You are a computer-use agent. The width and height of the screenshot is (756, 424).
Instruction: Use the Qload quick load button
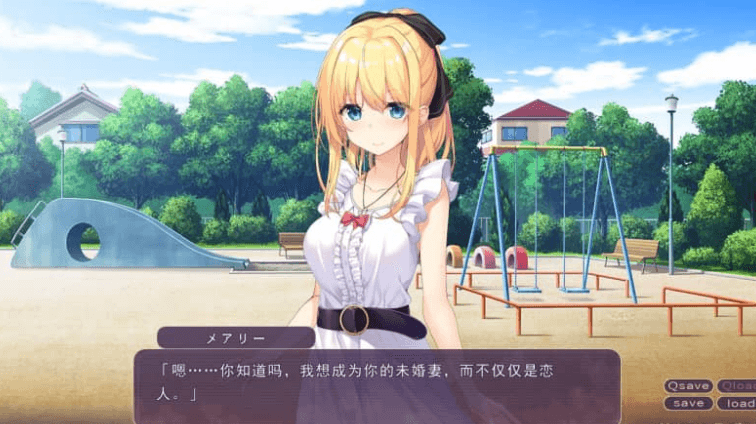(738, 386)
